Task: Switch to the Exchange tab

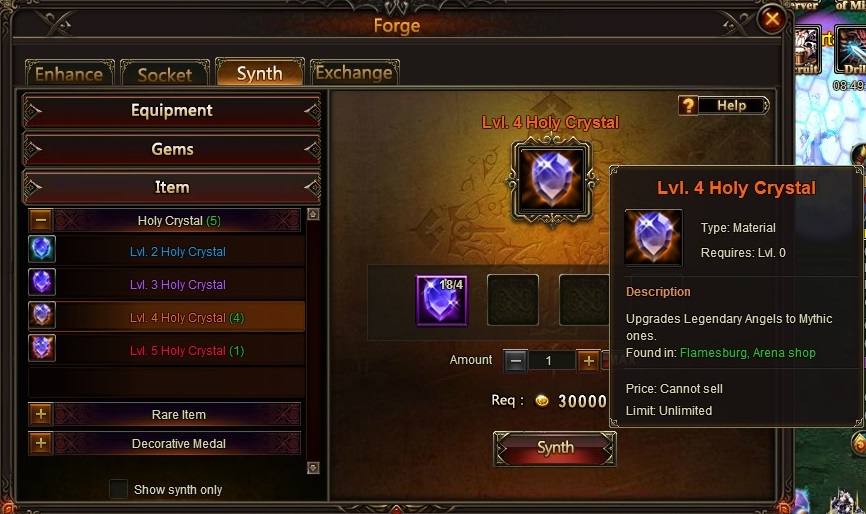Action: click(353, 73)
